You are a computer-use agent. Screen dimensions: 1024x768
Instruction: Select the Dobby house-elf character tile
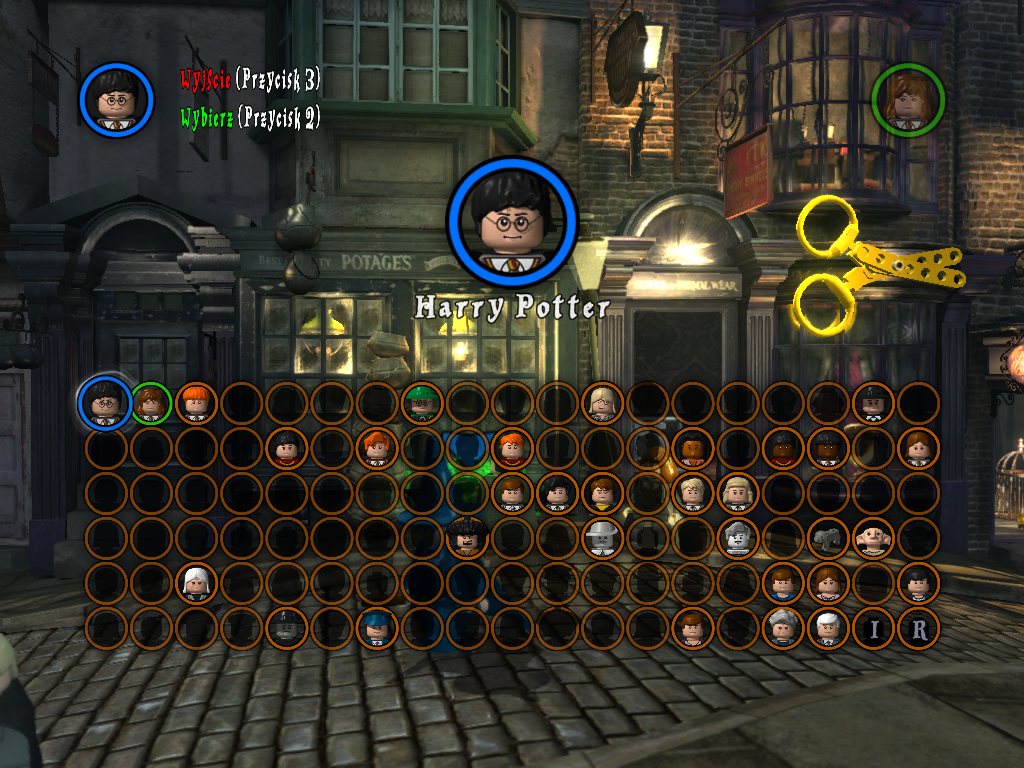click(873, 538)
